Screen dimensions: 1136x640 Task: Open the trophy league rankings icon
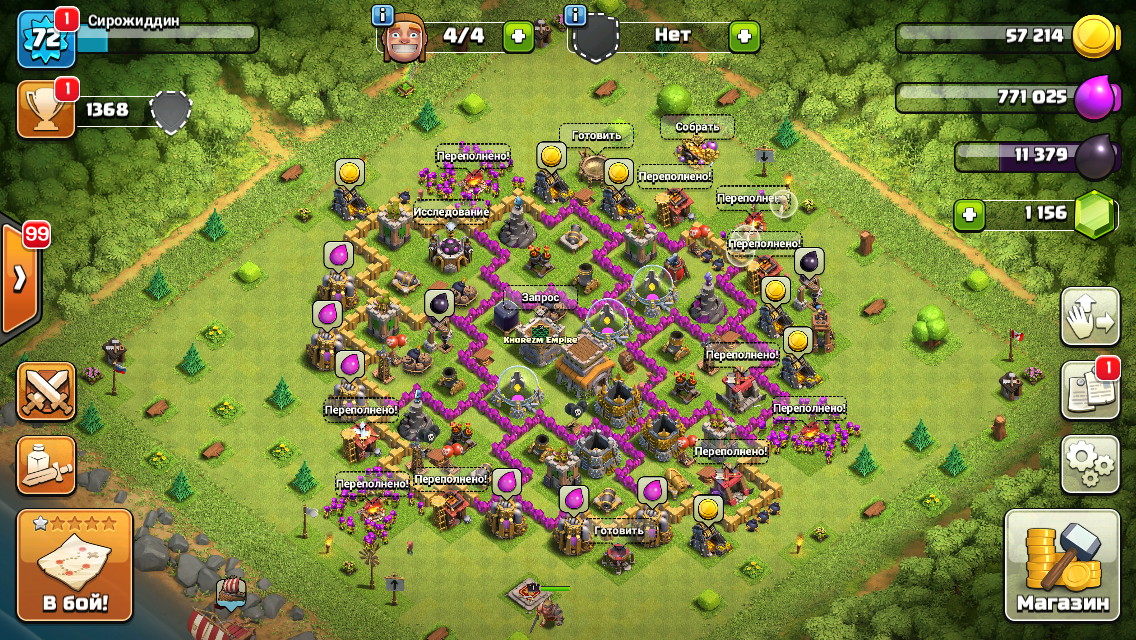click(x=46, y=109)
